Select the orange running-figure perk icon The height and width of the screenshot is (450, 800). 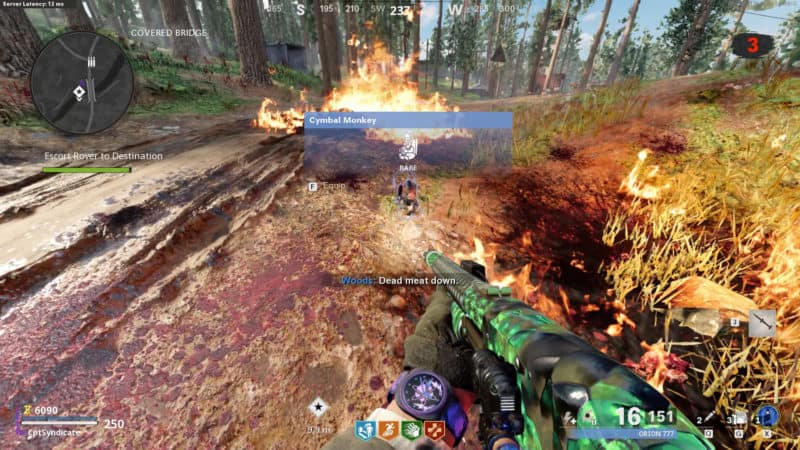(x=388, y=432)
